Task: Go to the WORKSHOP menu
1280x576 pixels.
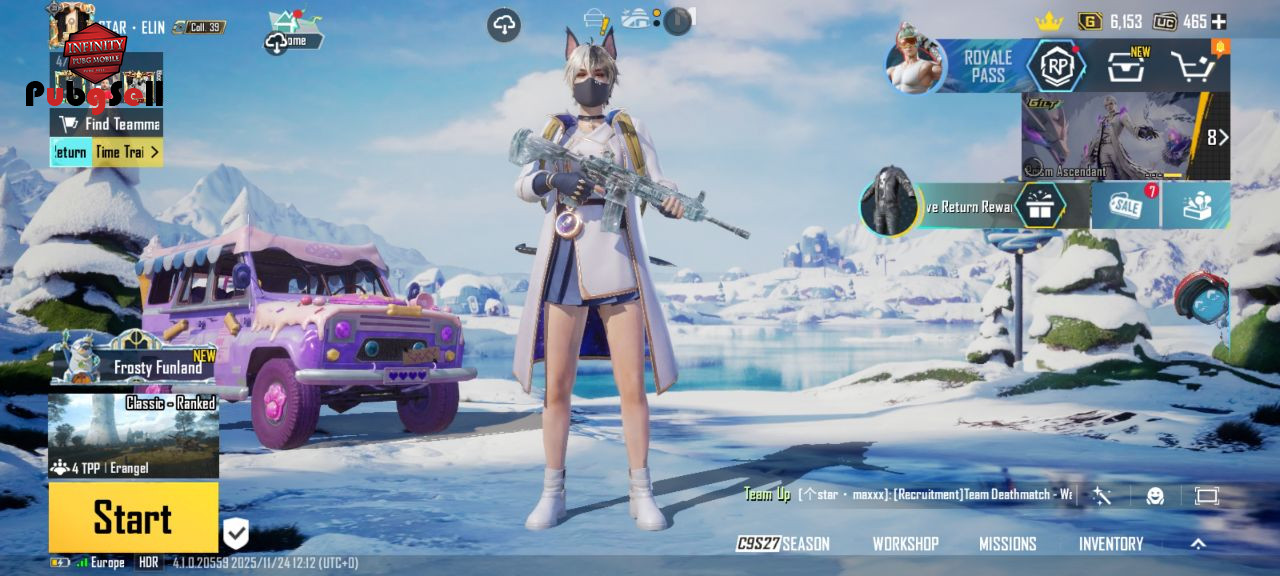Action: click(905, 544)
